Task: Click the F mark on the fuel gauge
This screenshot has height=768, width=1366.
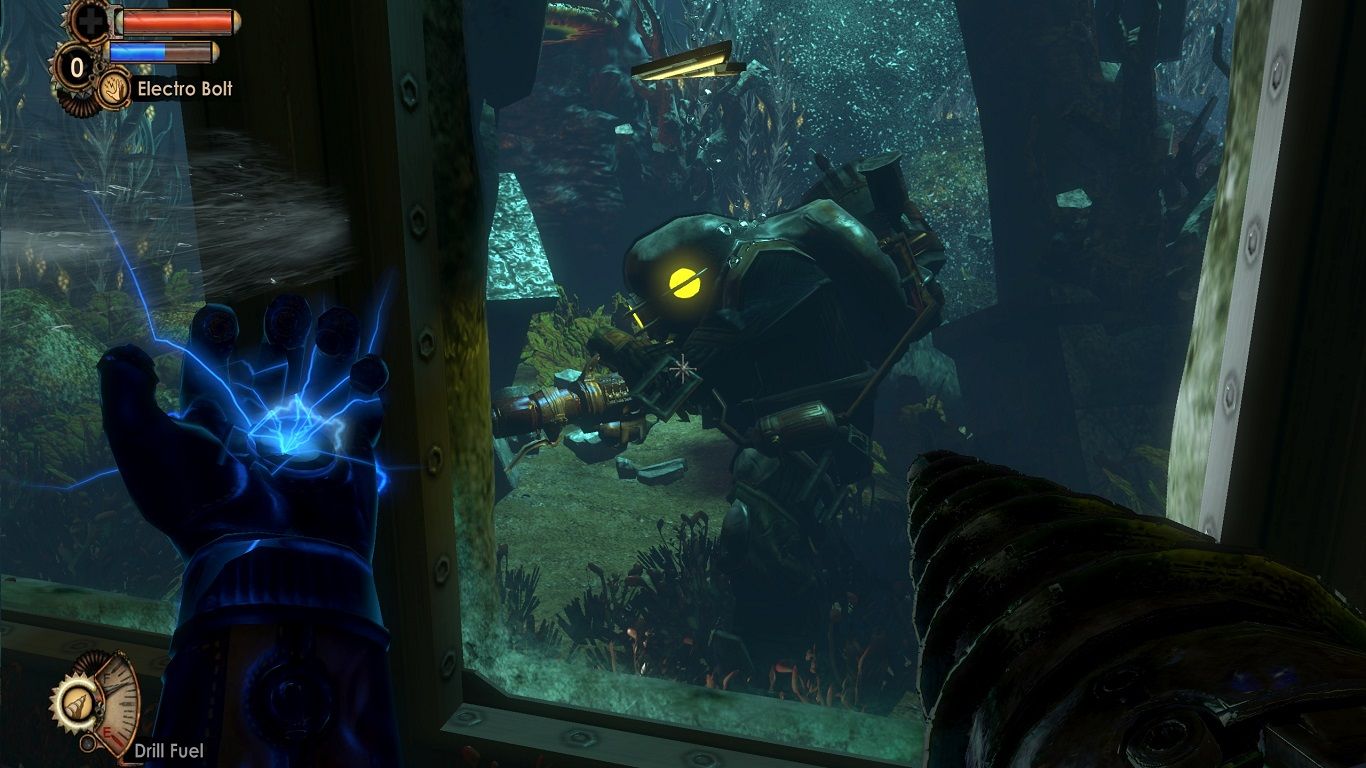Action: (106, 676)
